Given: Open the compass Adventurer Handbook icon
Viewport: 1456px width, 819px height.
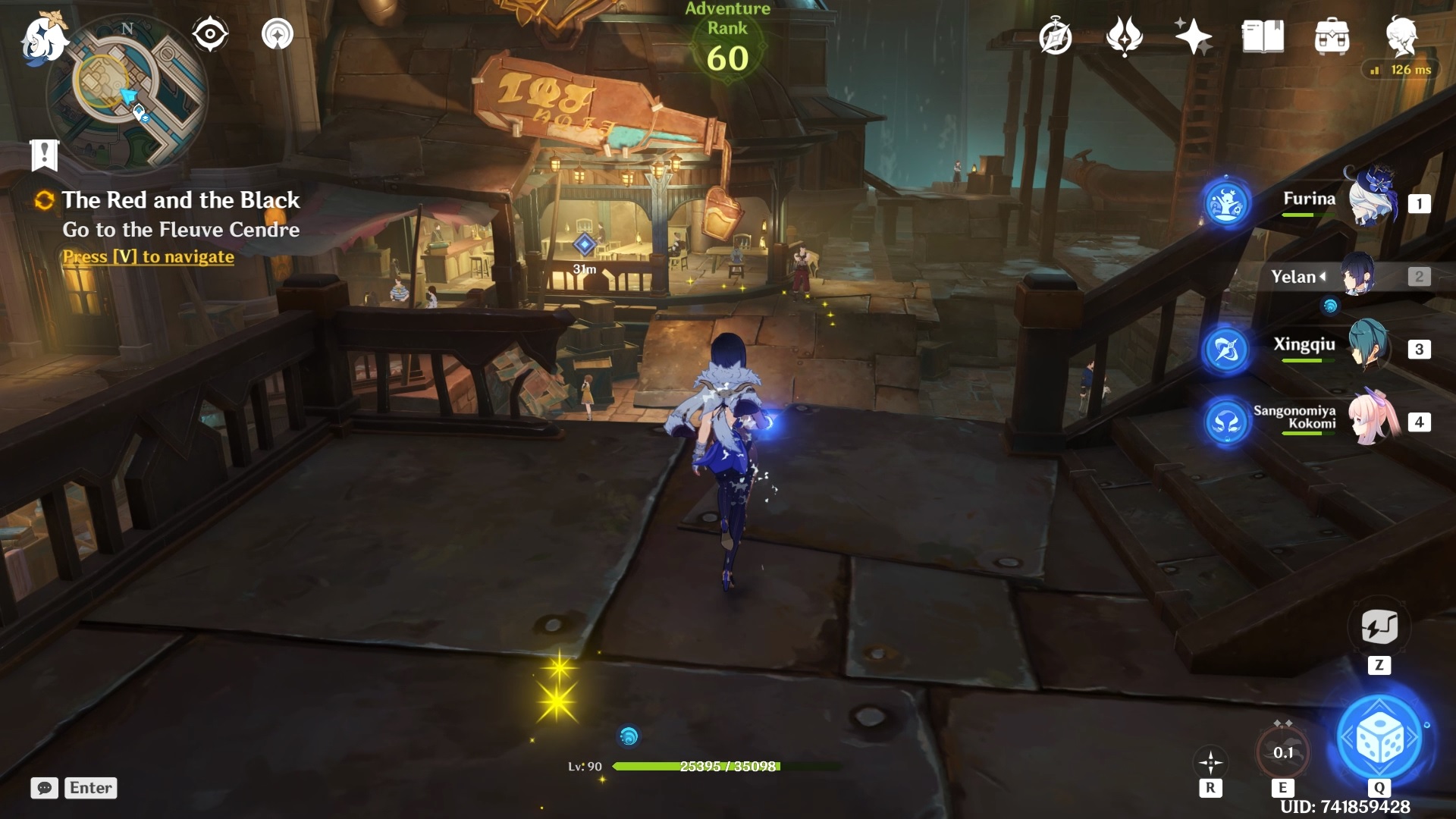Looking at the screenshot, I should coord(1055,36).
